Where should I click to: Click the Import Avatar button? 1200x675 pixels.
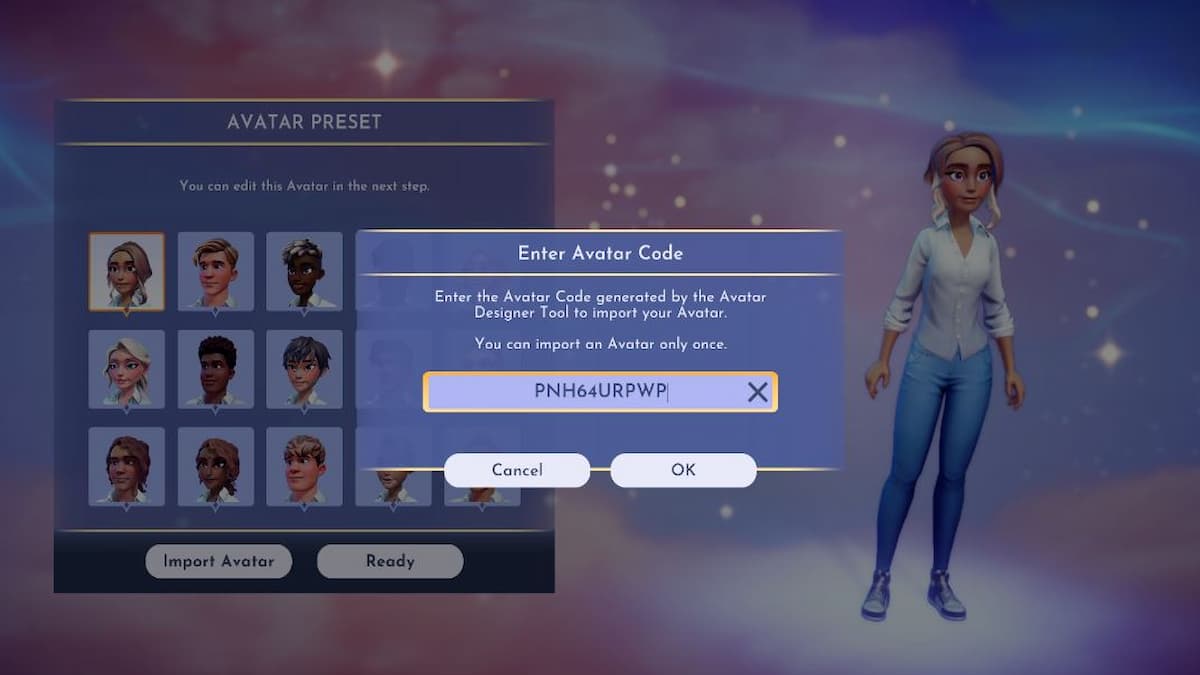click(x=219, y=561)
